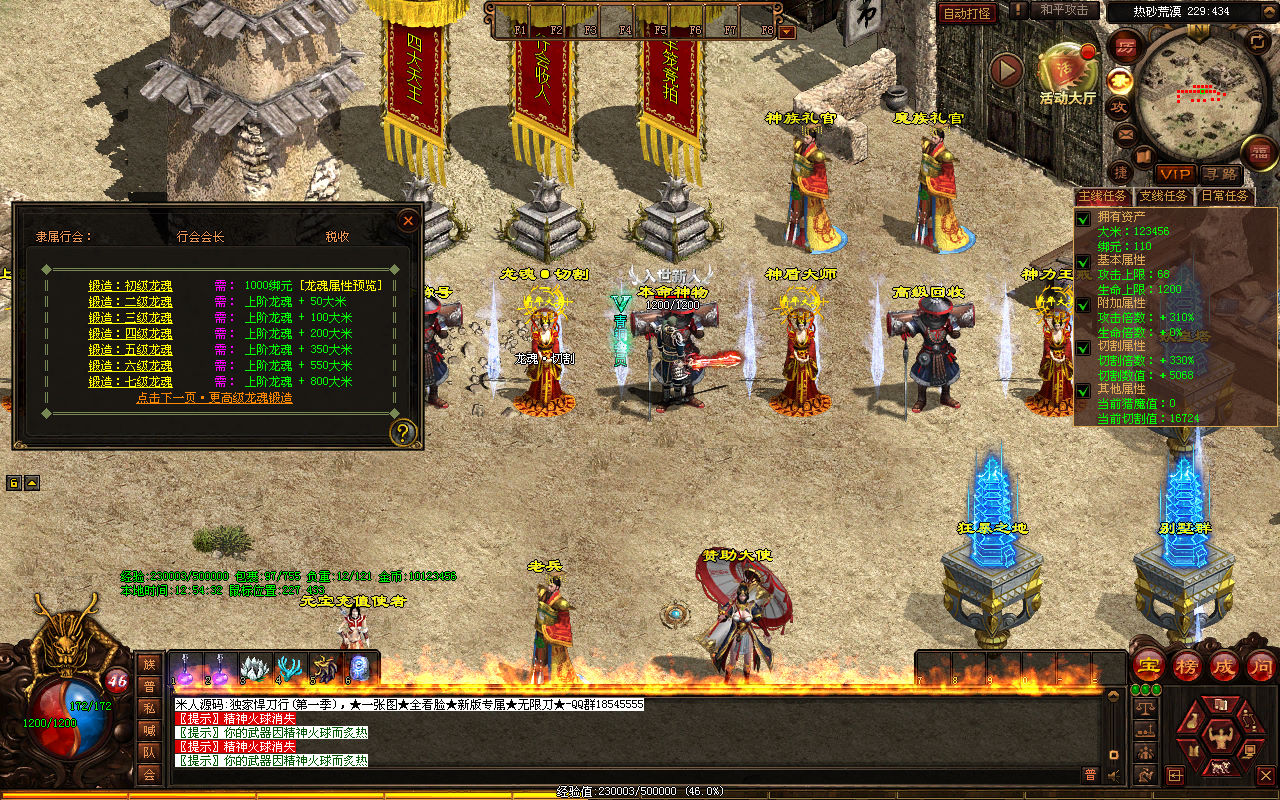
Task: Open the 活动大厅 activity hall
Action: click(x=1067, y=70)
